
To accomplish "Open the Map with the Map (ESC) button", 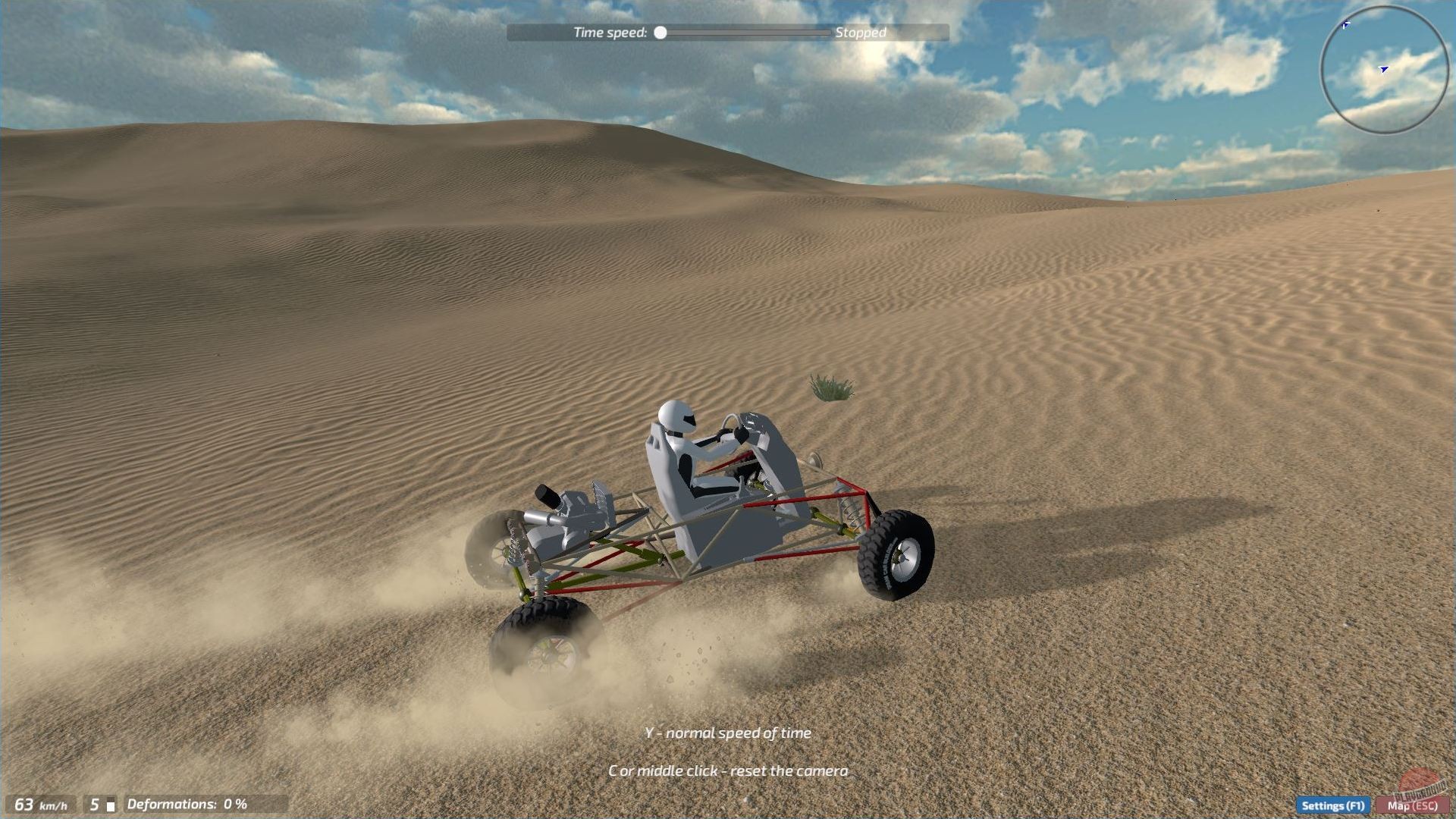I will (x=1412, y=806).
